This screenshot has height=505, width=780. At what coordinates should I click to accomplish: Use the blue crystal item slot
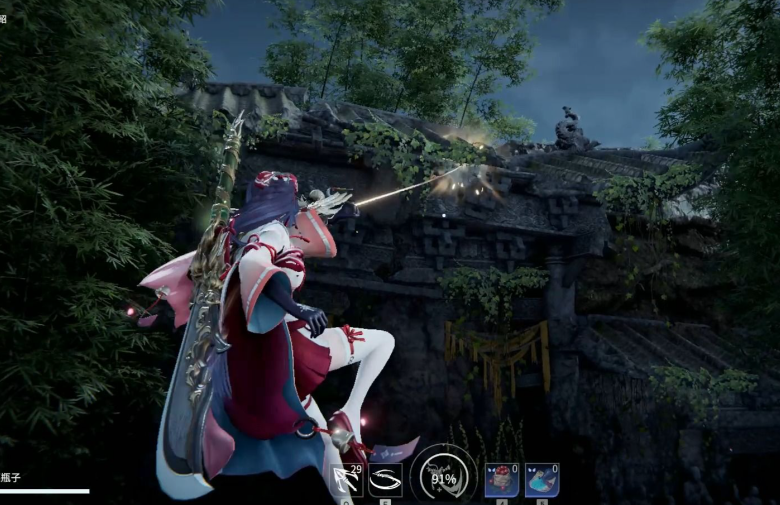[541, 480]
